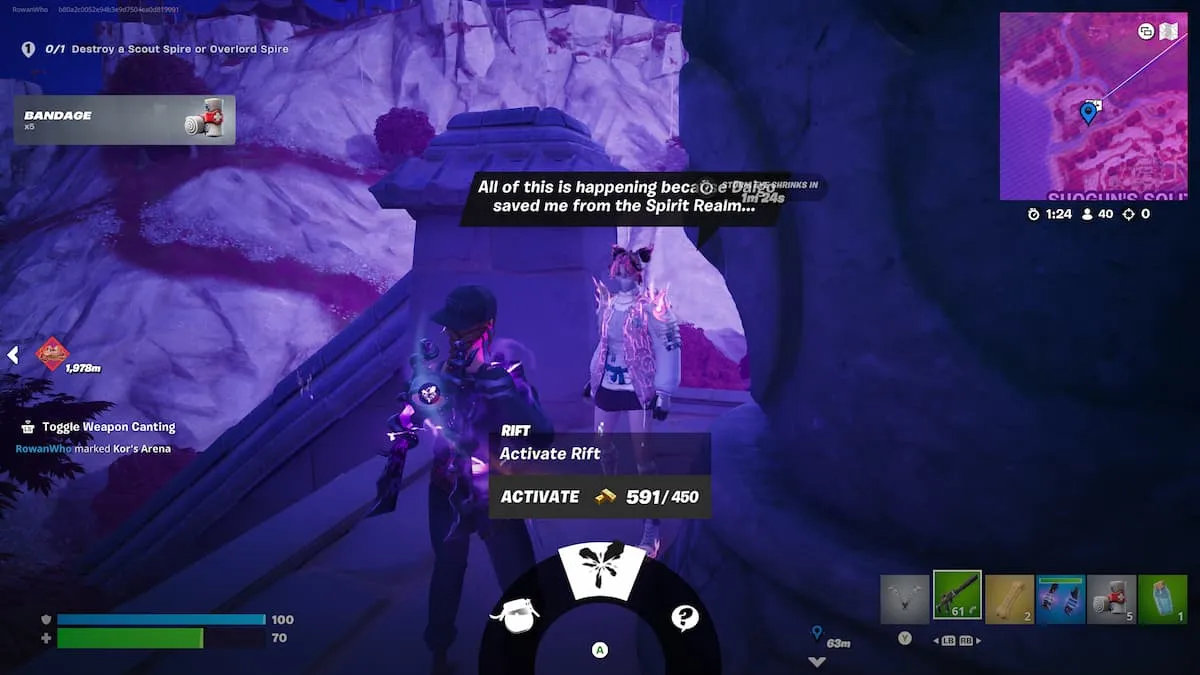
Task: Select the bandage hotbar slot
Action: tap(1111, 599)
